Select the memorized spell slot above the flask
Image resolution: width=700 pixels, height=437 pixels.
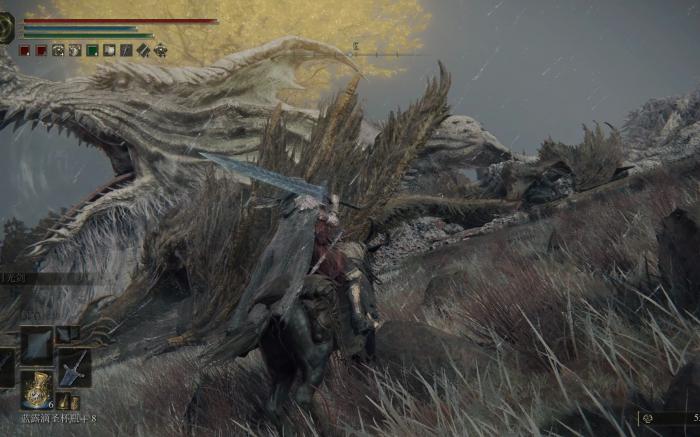(37, 344)
